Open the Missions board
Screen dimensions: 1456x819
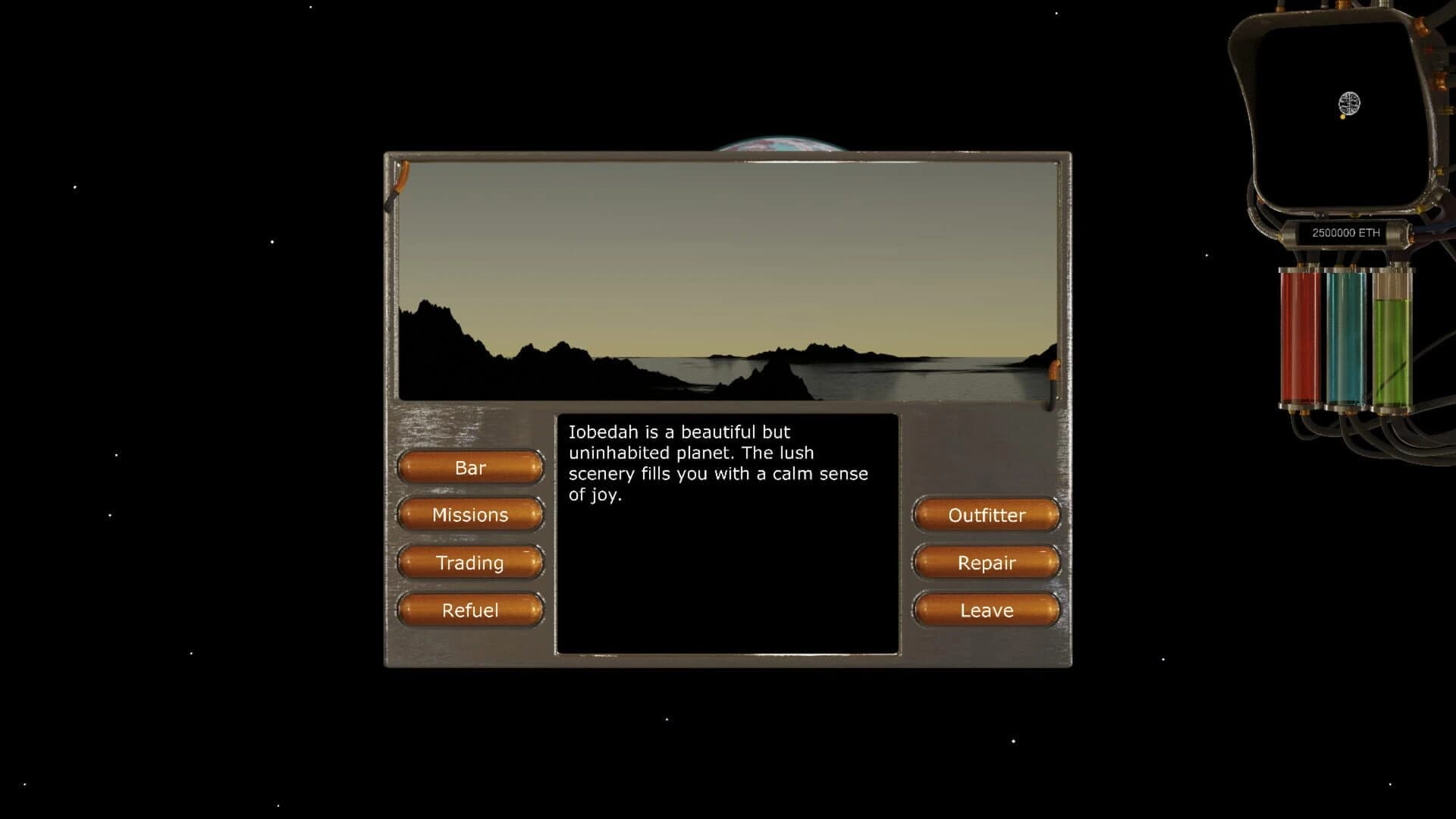(469, 515)
